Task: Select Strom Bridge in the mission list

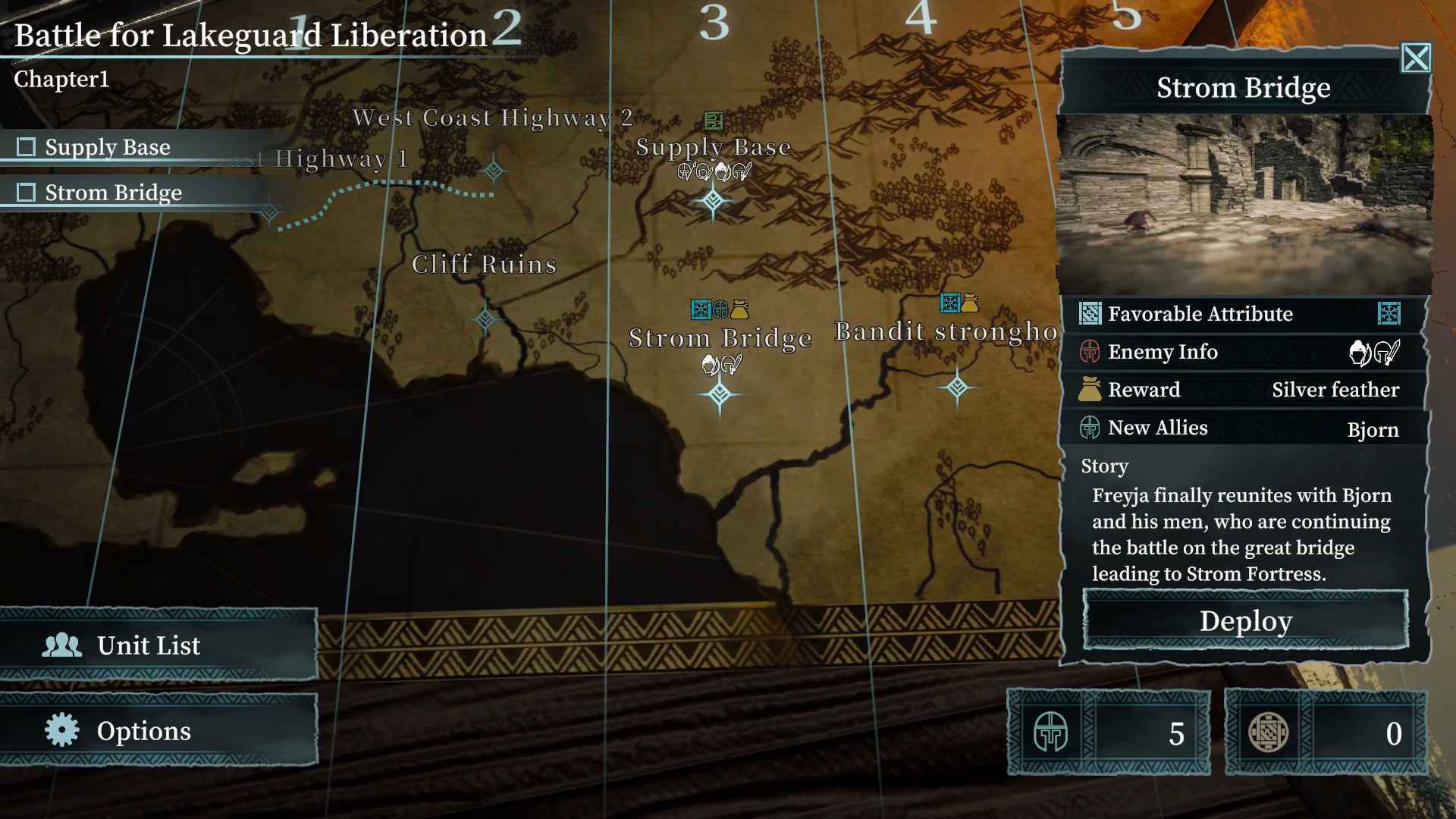Action: click(x=112, y=193)
